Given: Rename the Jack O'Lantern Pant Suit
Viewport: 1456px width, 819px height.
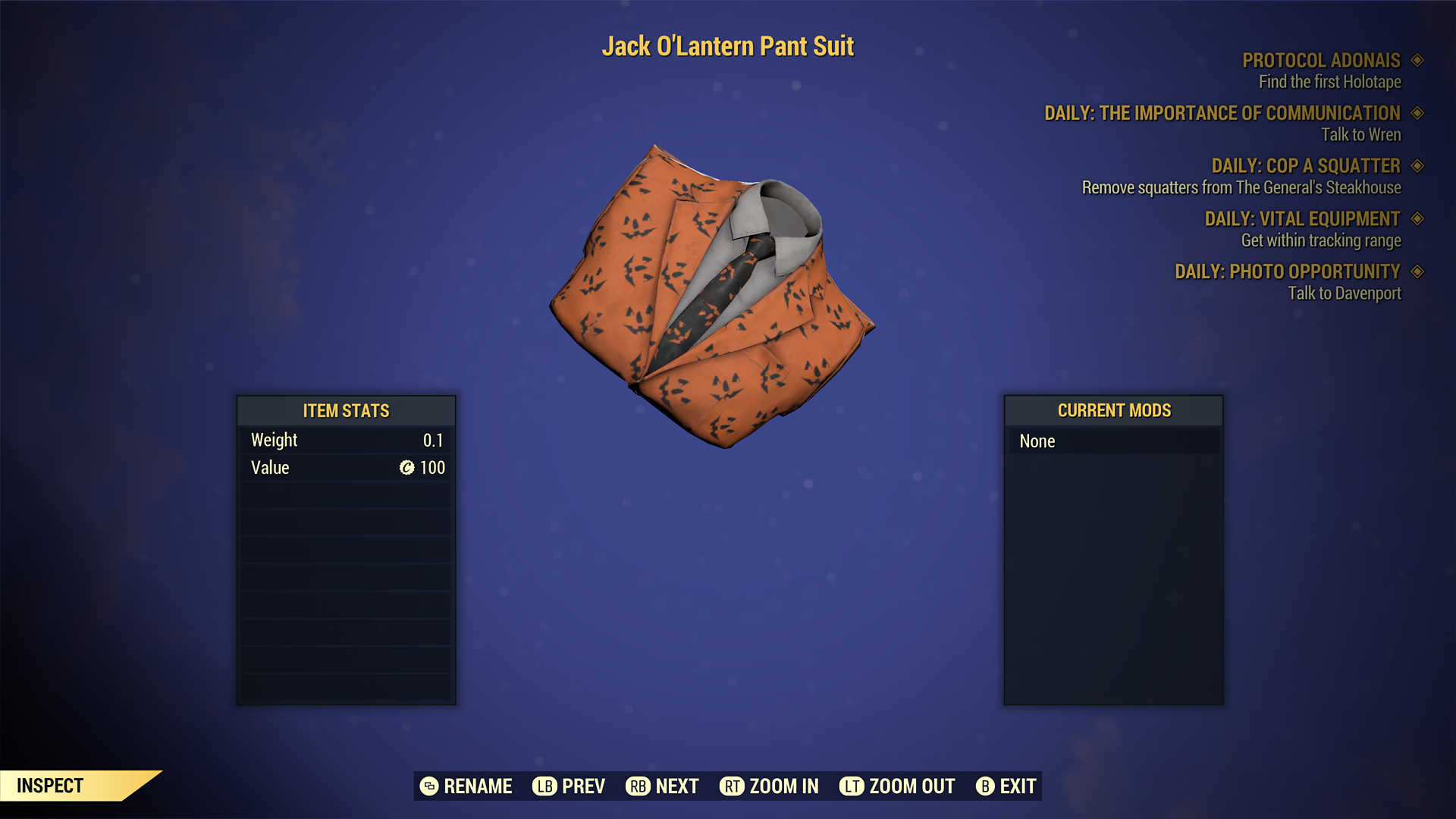Looking at the screenshot, I should pyautogui.click(x=466, y=786).
